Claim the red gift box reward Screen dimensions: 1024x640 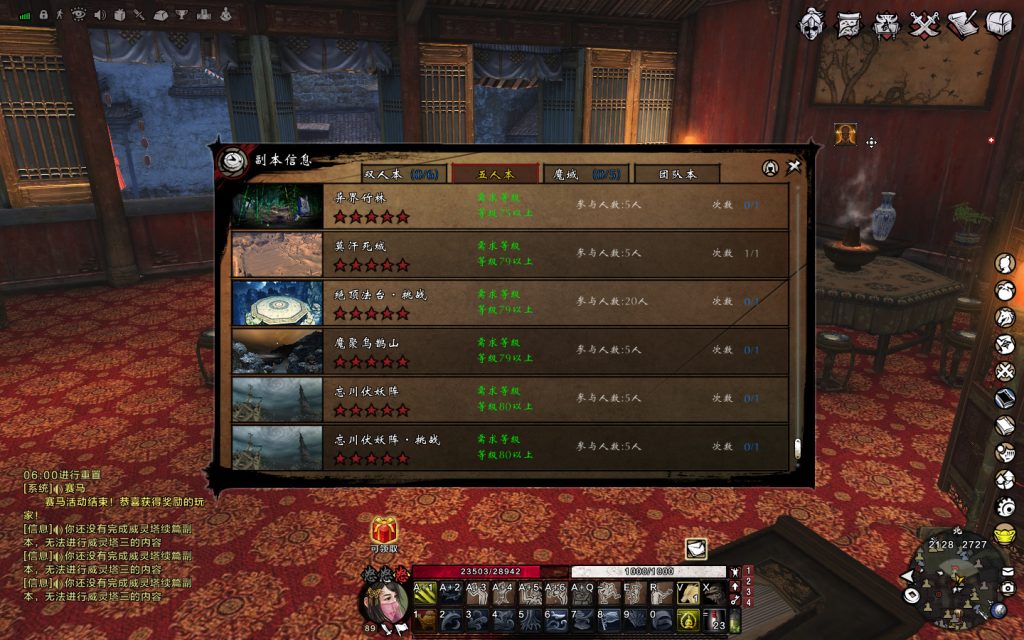(x=385, y=529)
